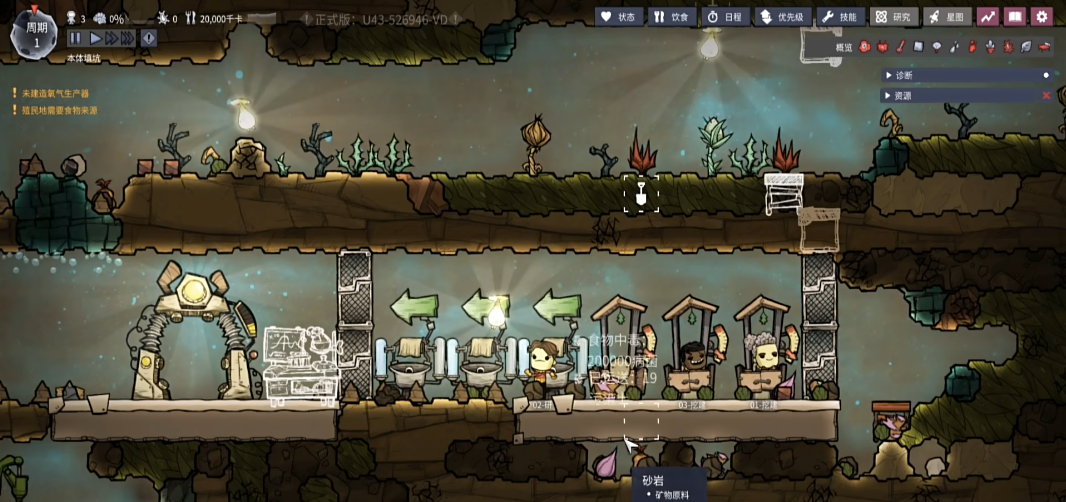Pause the game with the pause button
Image resolution: width=1066 pixels, height=502 pixels.
click(75, 38)
